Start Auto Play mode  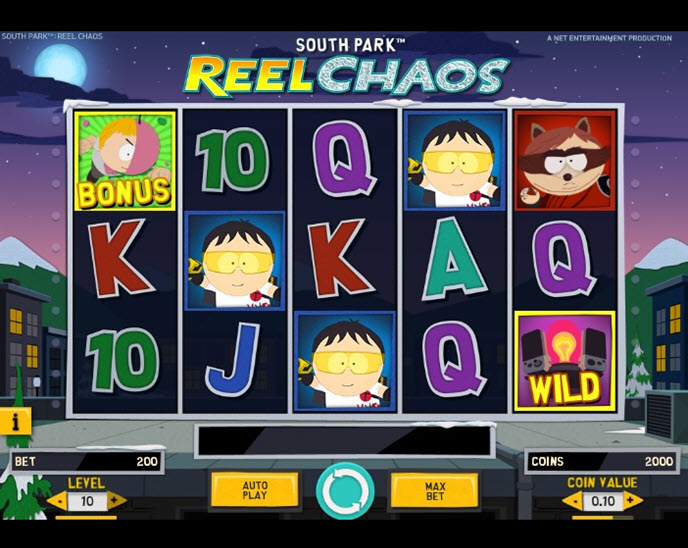pos(255,490)
